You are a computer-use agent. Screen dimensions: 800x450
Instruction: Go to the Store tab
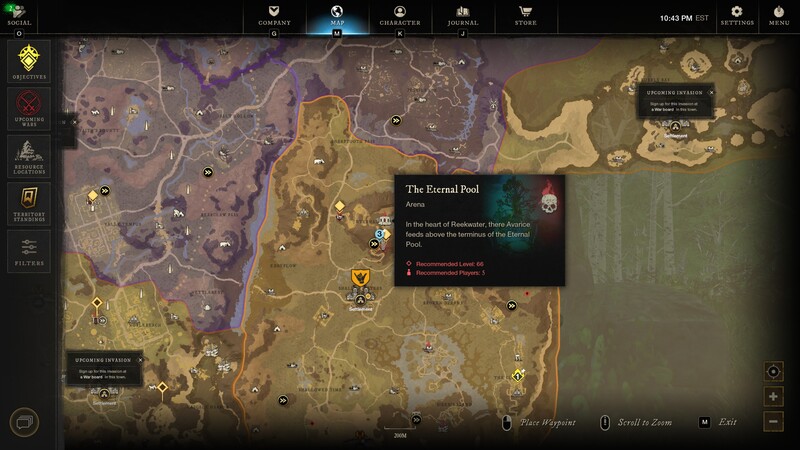pos(525,15)
